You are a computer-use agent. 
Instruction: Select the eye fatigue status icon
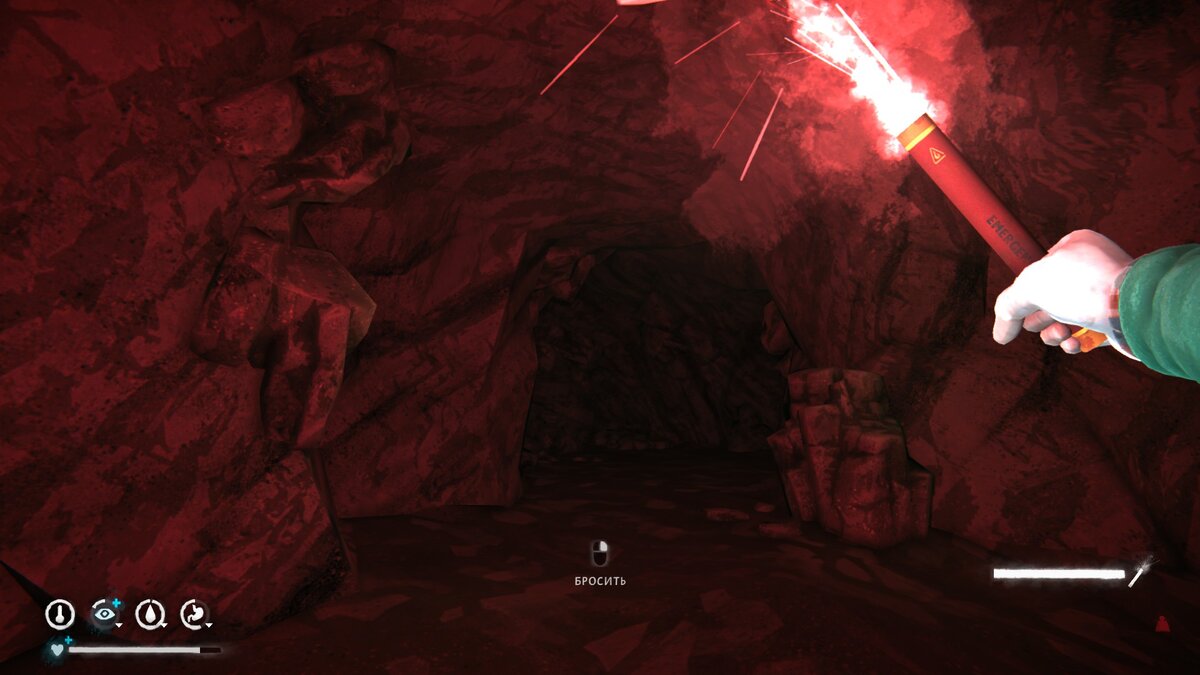tap(104, 614)
